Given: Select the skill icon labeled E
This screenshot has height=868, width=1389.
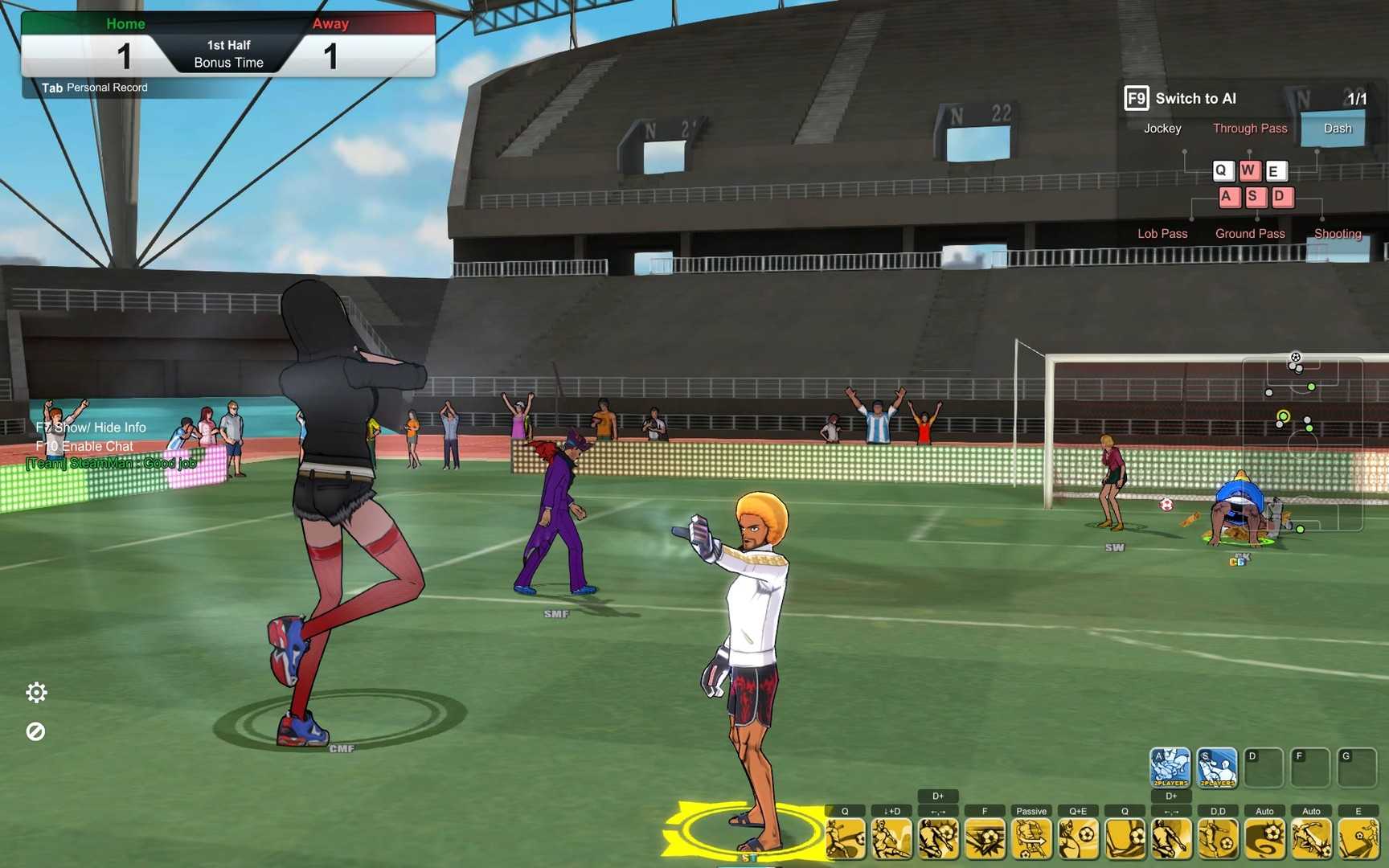Looking at the screenshot, I should pos(1358,839).
